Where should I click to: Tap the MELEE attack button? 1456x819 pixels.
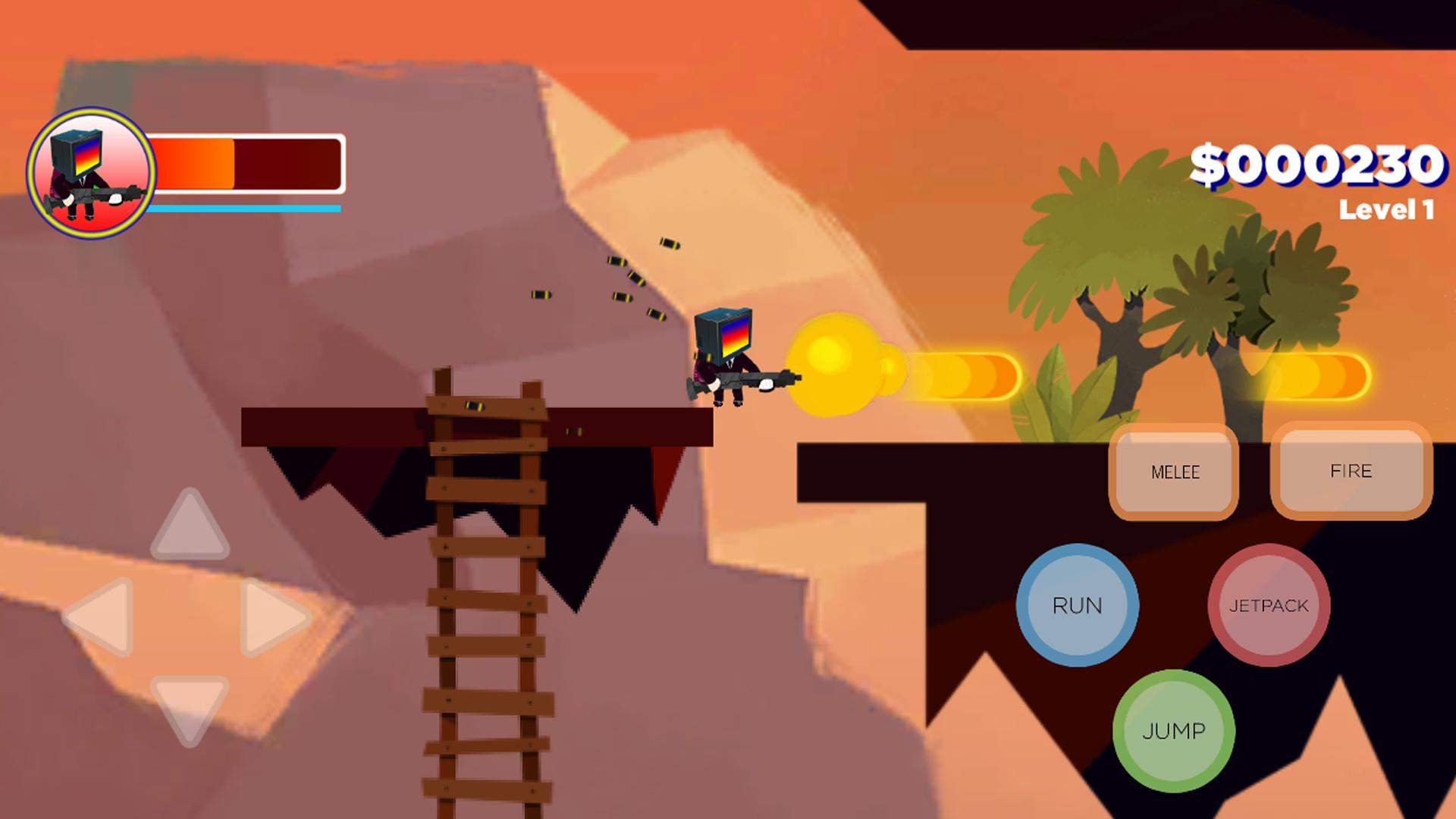1174,472
